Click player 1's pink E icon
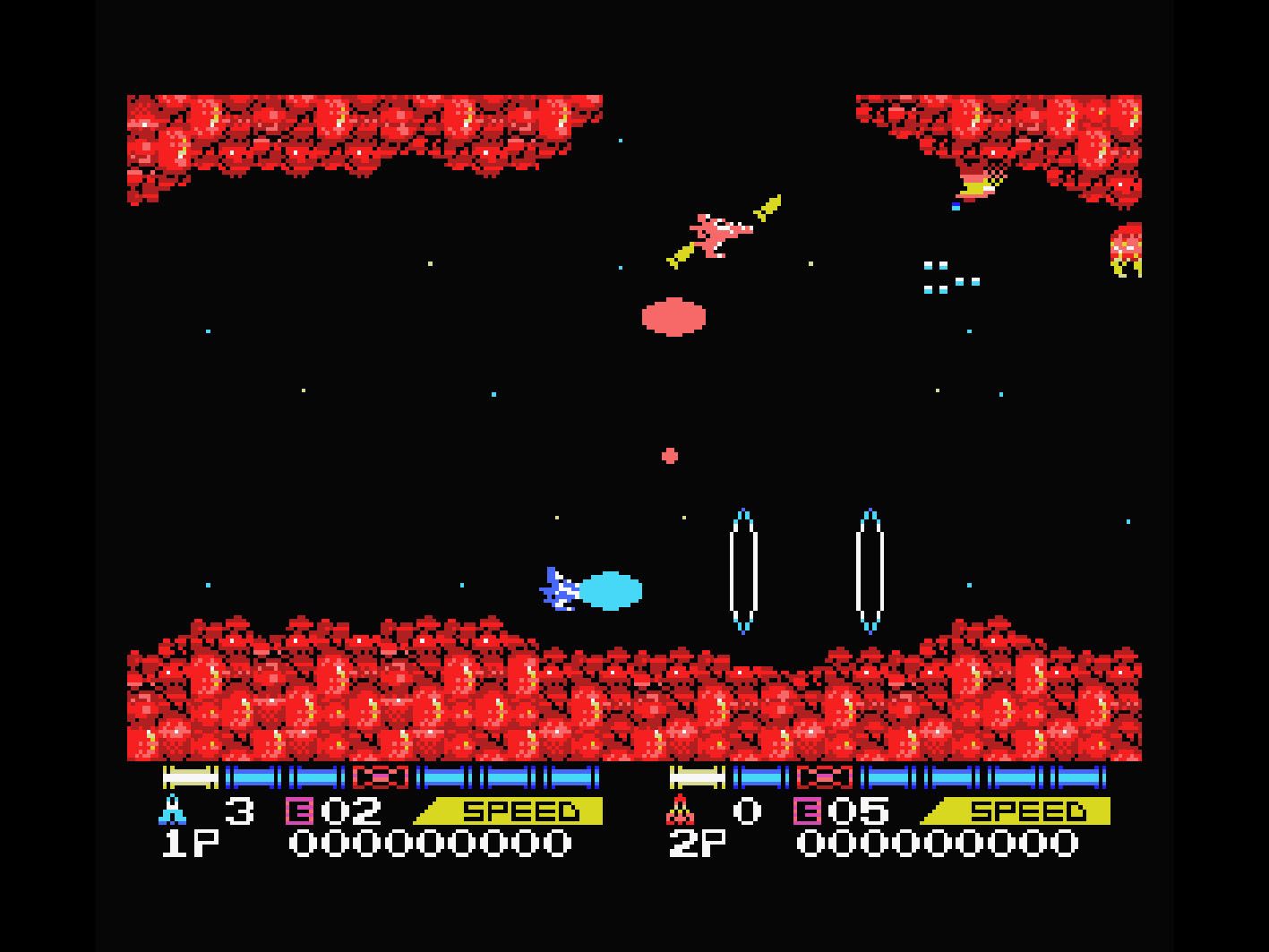 click(x=298, y=811)
